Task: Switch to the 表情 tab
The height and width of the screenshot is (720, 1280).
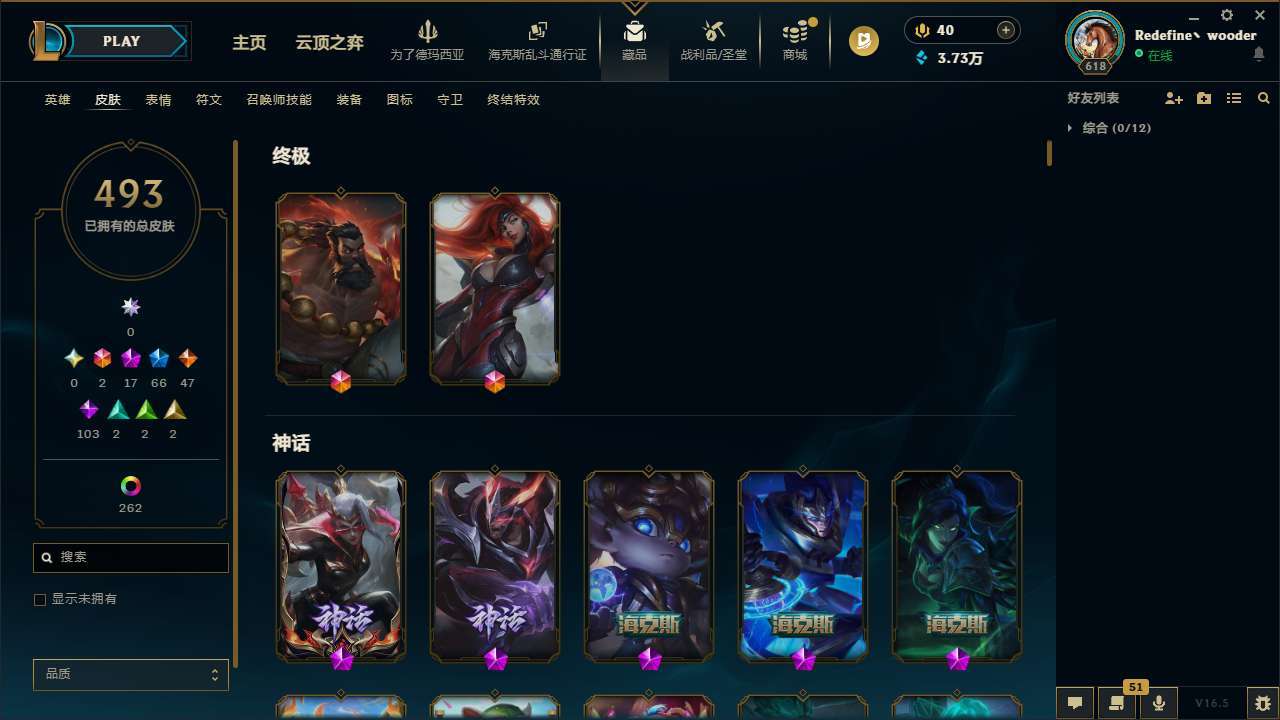Action: [x=158, y=100]
